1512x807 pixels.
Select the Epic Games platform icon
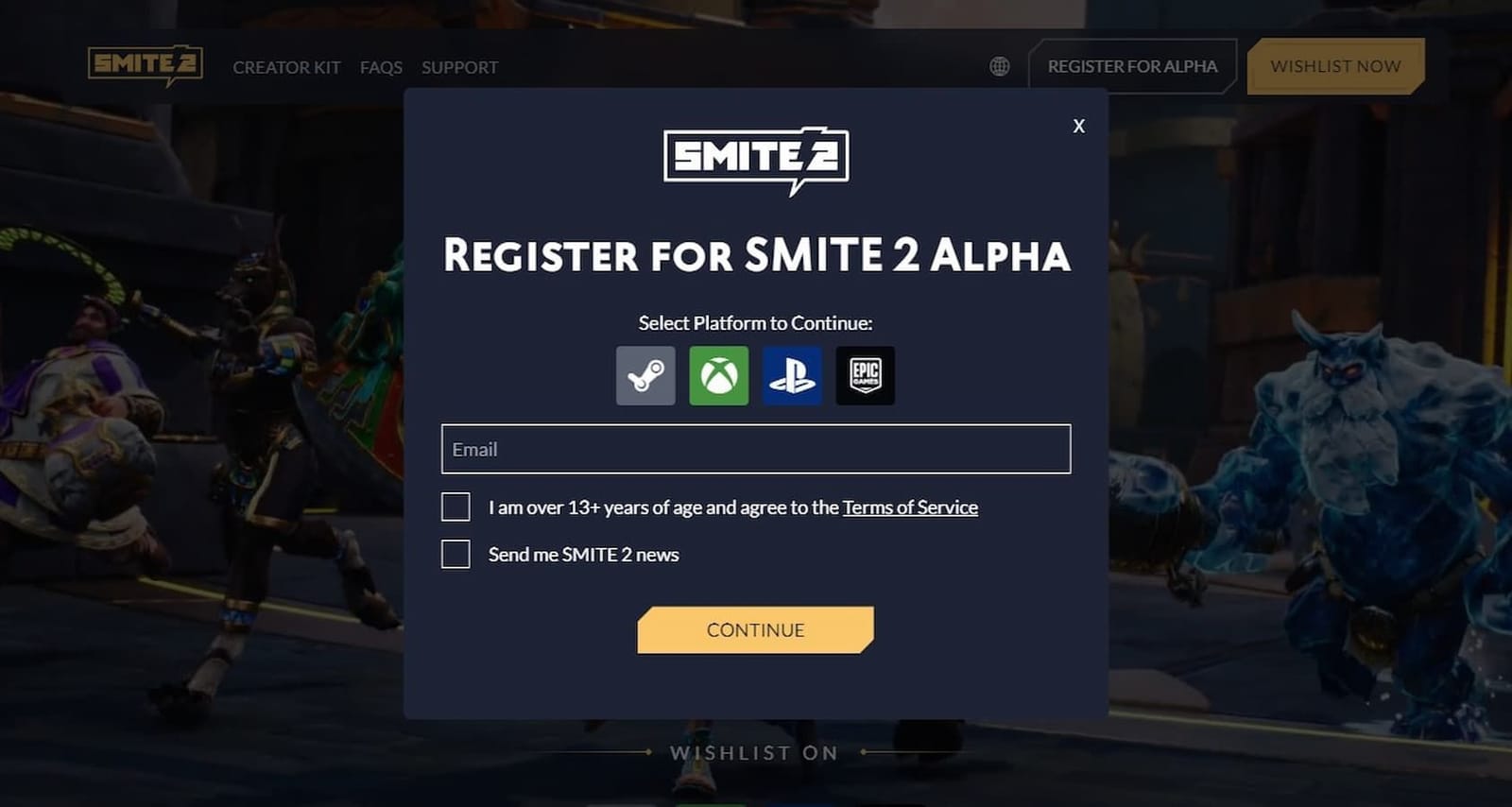pos(865,374)
